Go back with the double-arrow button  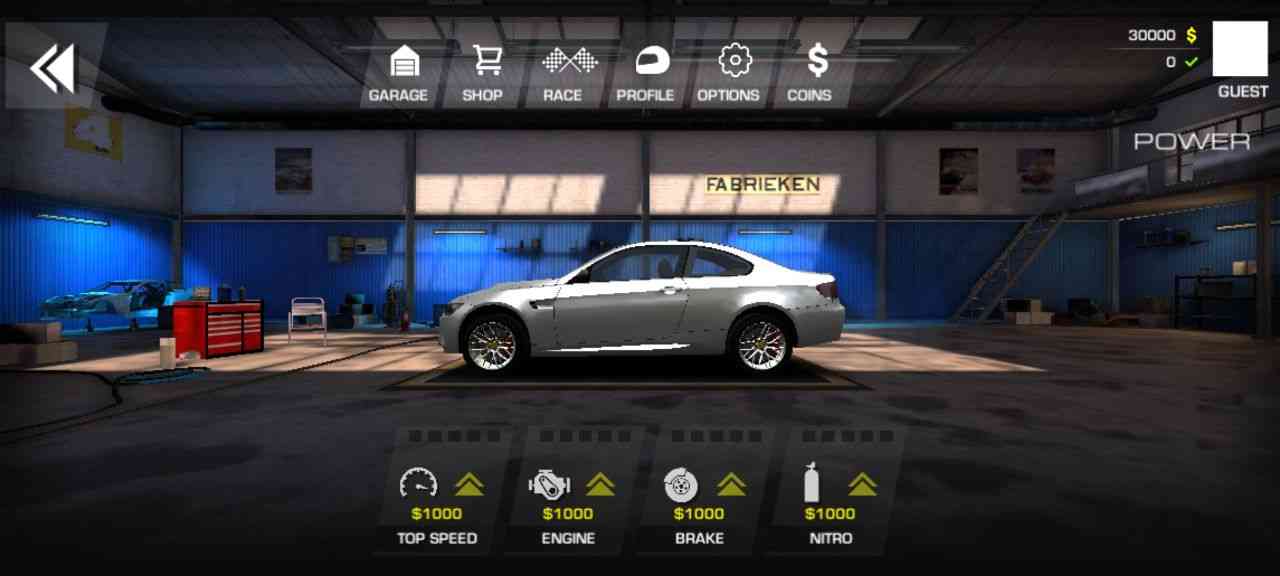52,68
